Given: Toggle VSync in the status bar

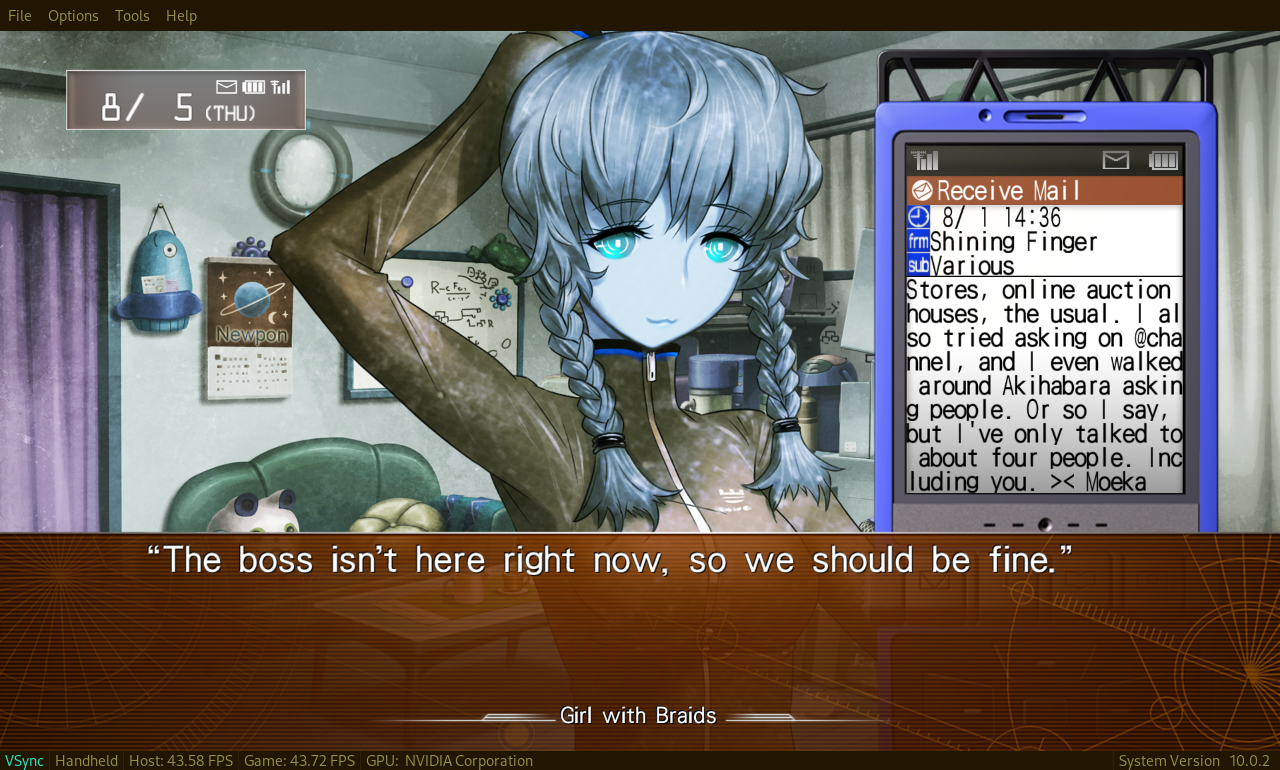Looking at the screenshot, I should point(22,760).
